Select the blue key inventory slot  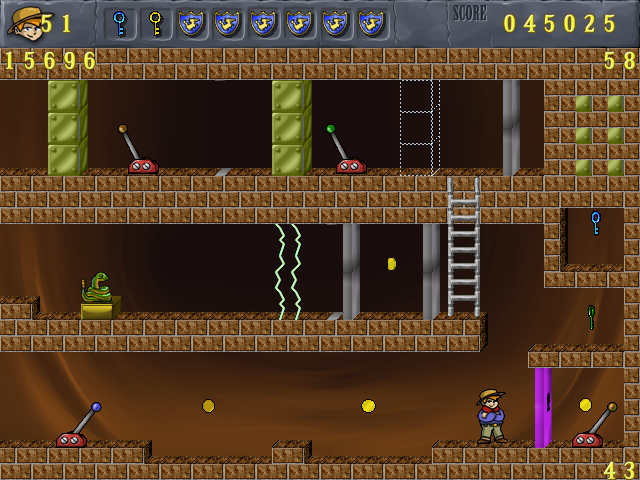coord(120,23)
